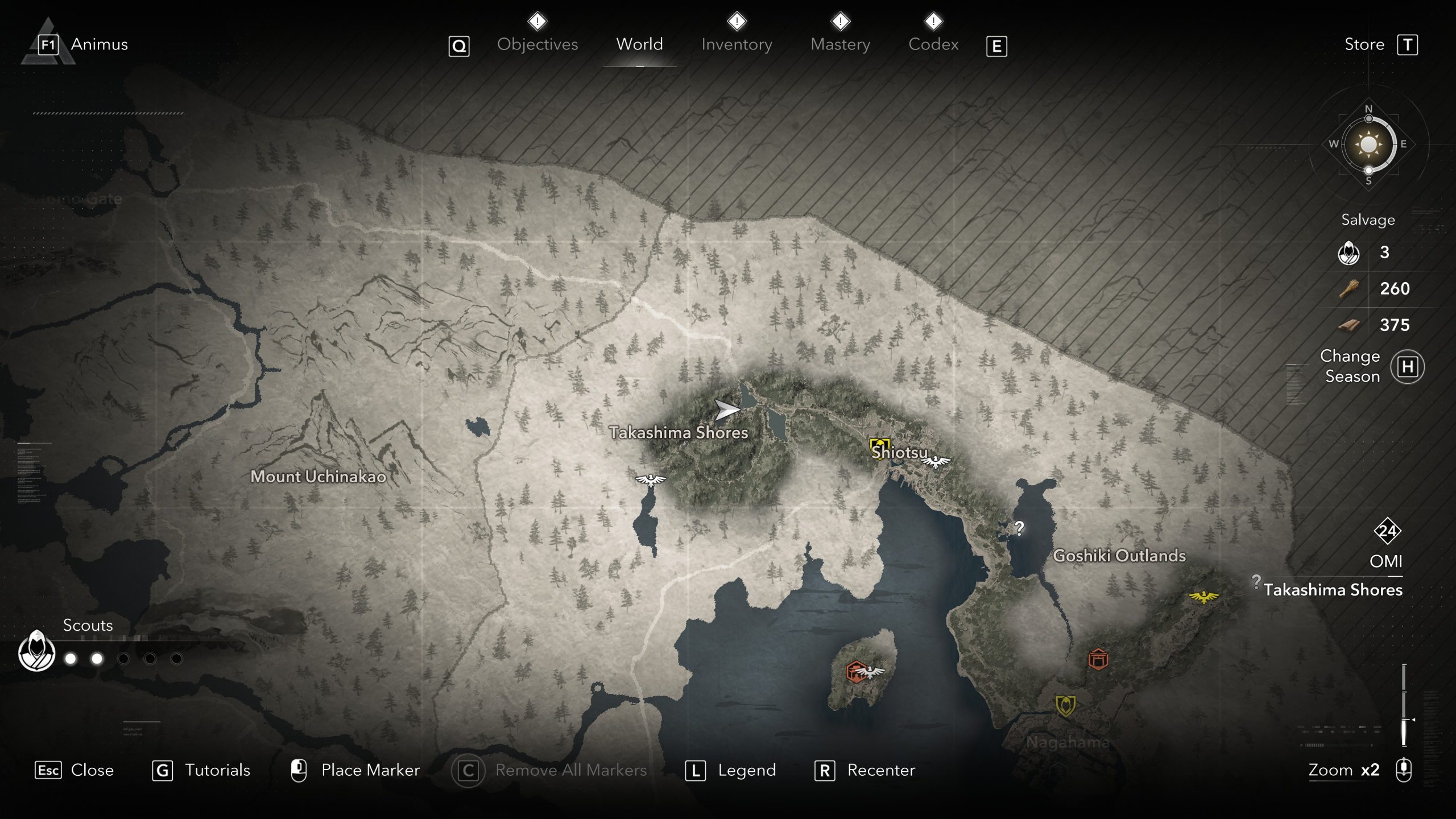Click the Scouts hooded icon
Image resolution: width=1456 pixels, height=819 pixels.
click(x=36, y=650)
